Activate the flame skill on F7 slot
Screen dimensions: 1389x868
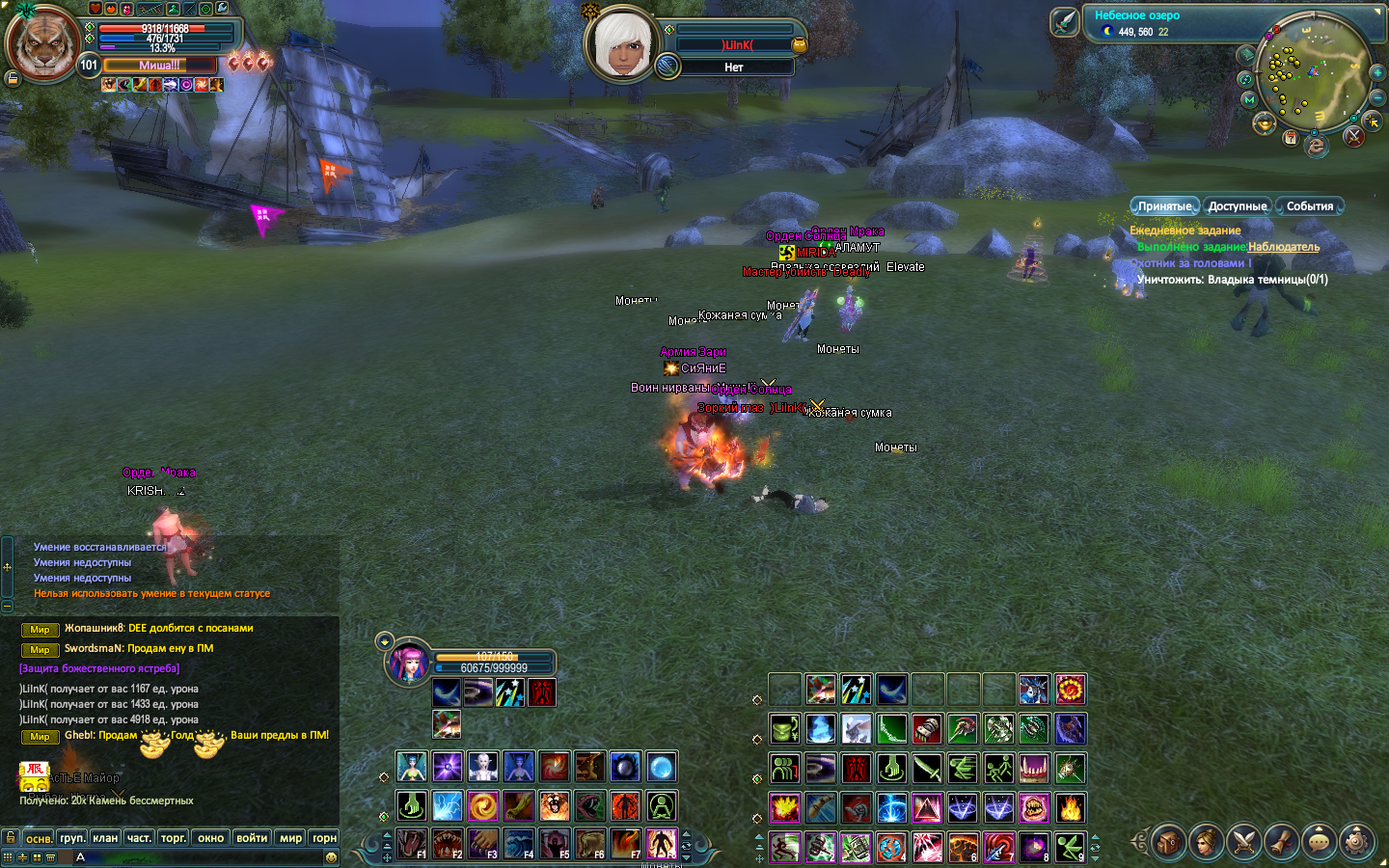(x=625, y=843)
